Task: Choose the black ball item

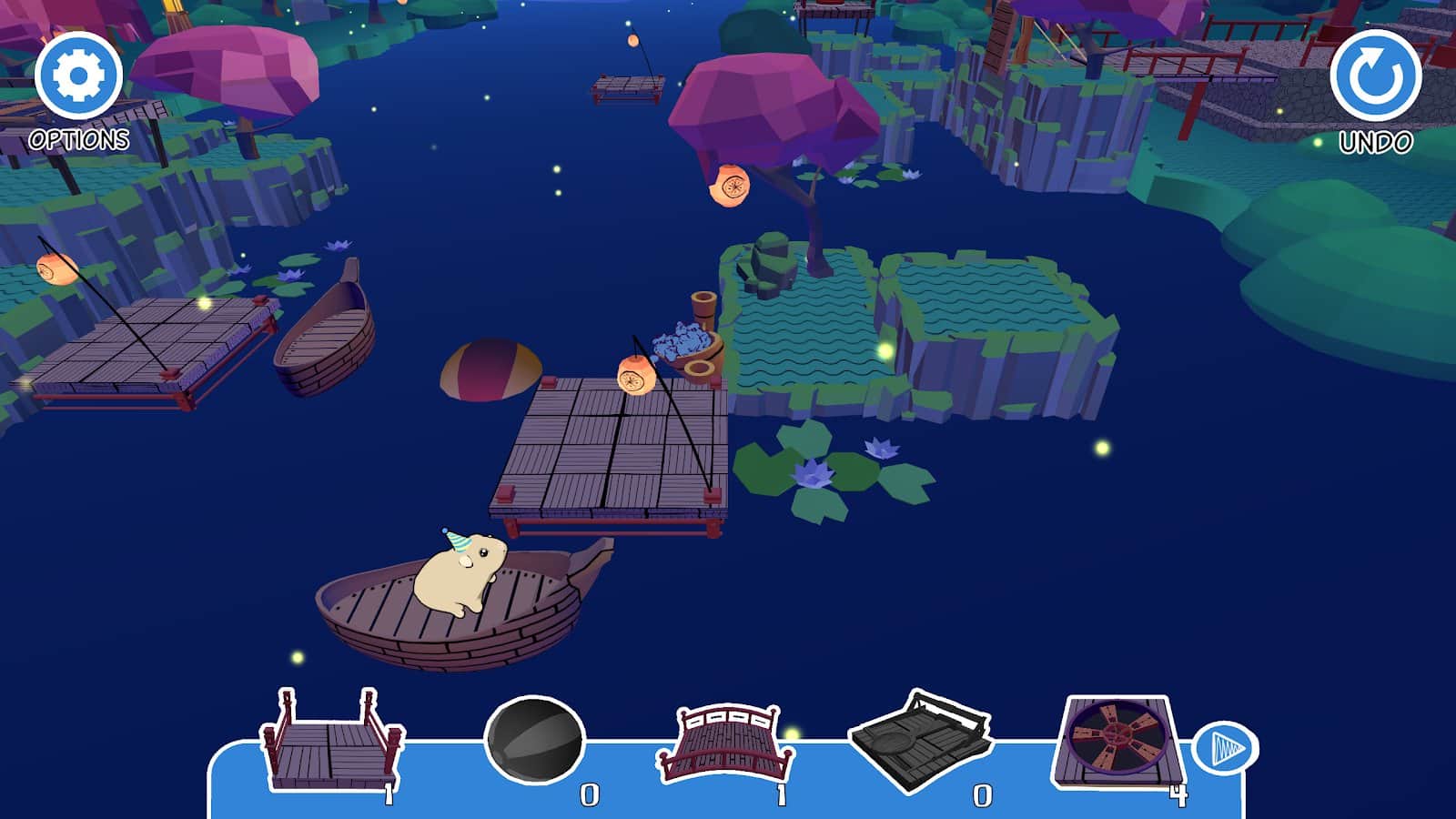Action: click(x=534, y=741)
